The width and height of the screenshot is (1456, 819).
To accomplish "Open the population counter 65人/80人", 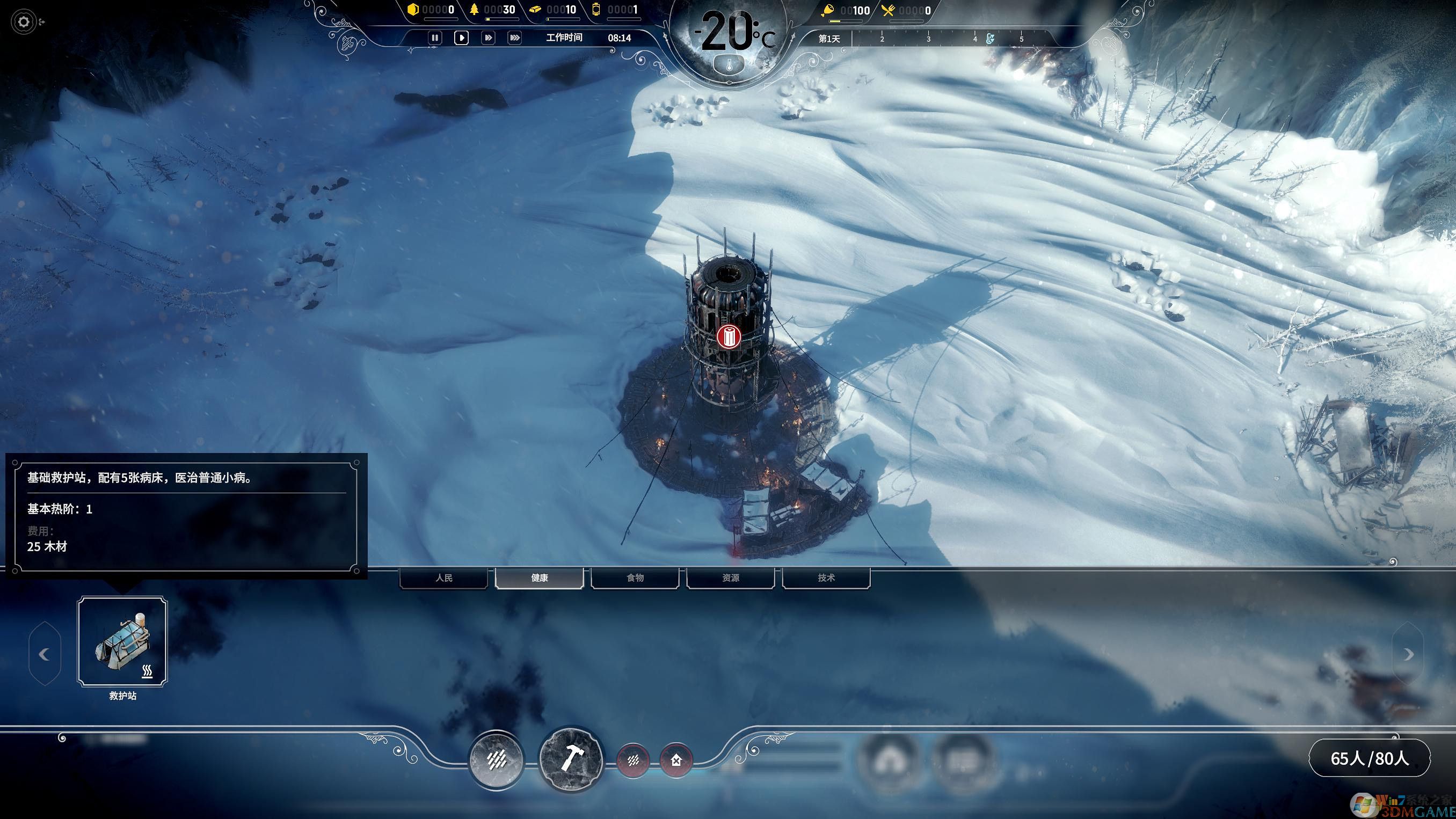I will [1370, 758].
